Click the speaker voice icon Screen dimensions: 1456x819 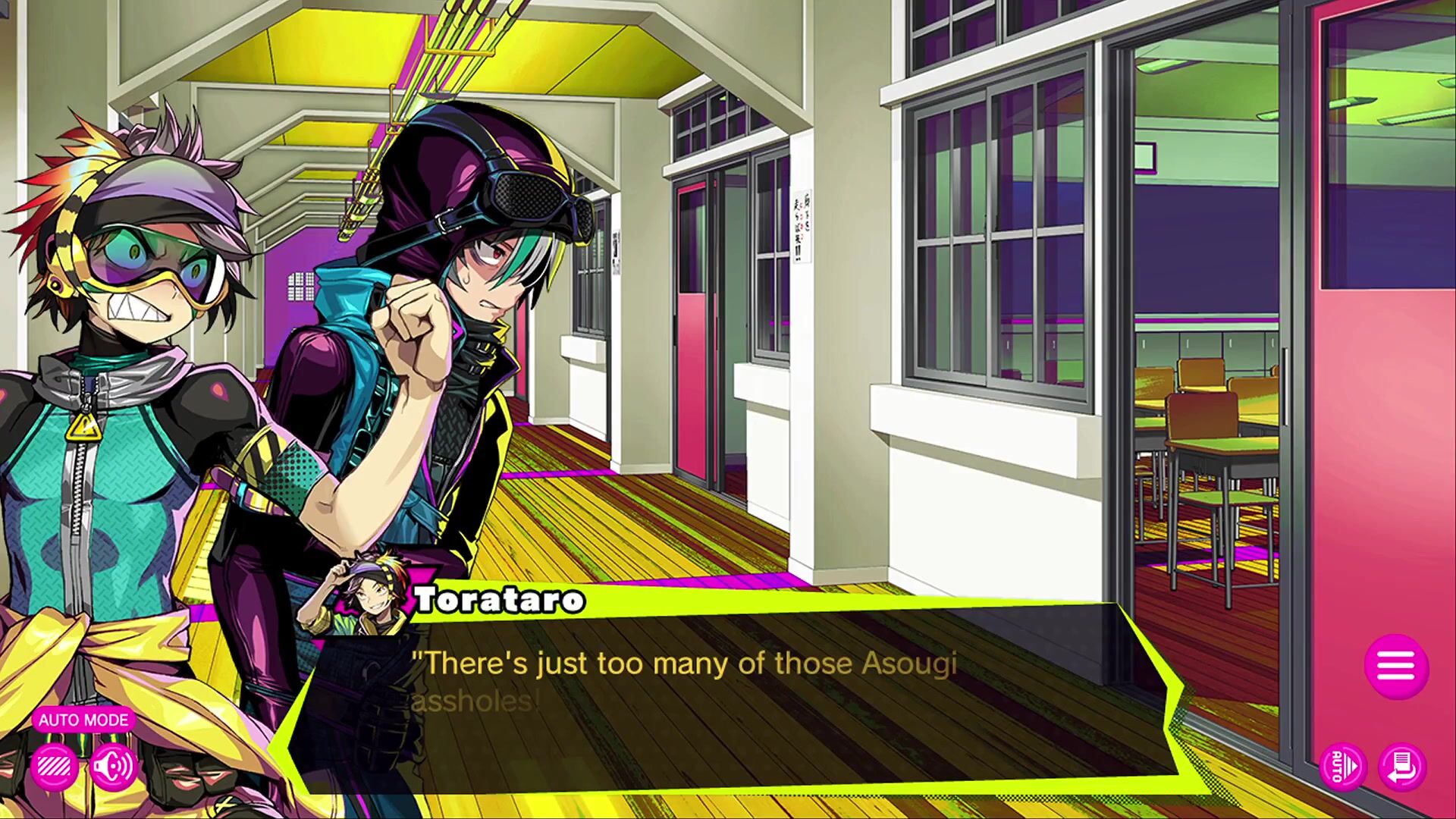[x=113, y=767]
